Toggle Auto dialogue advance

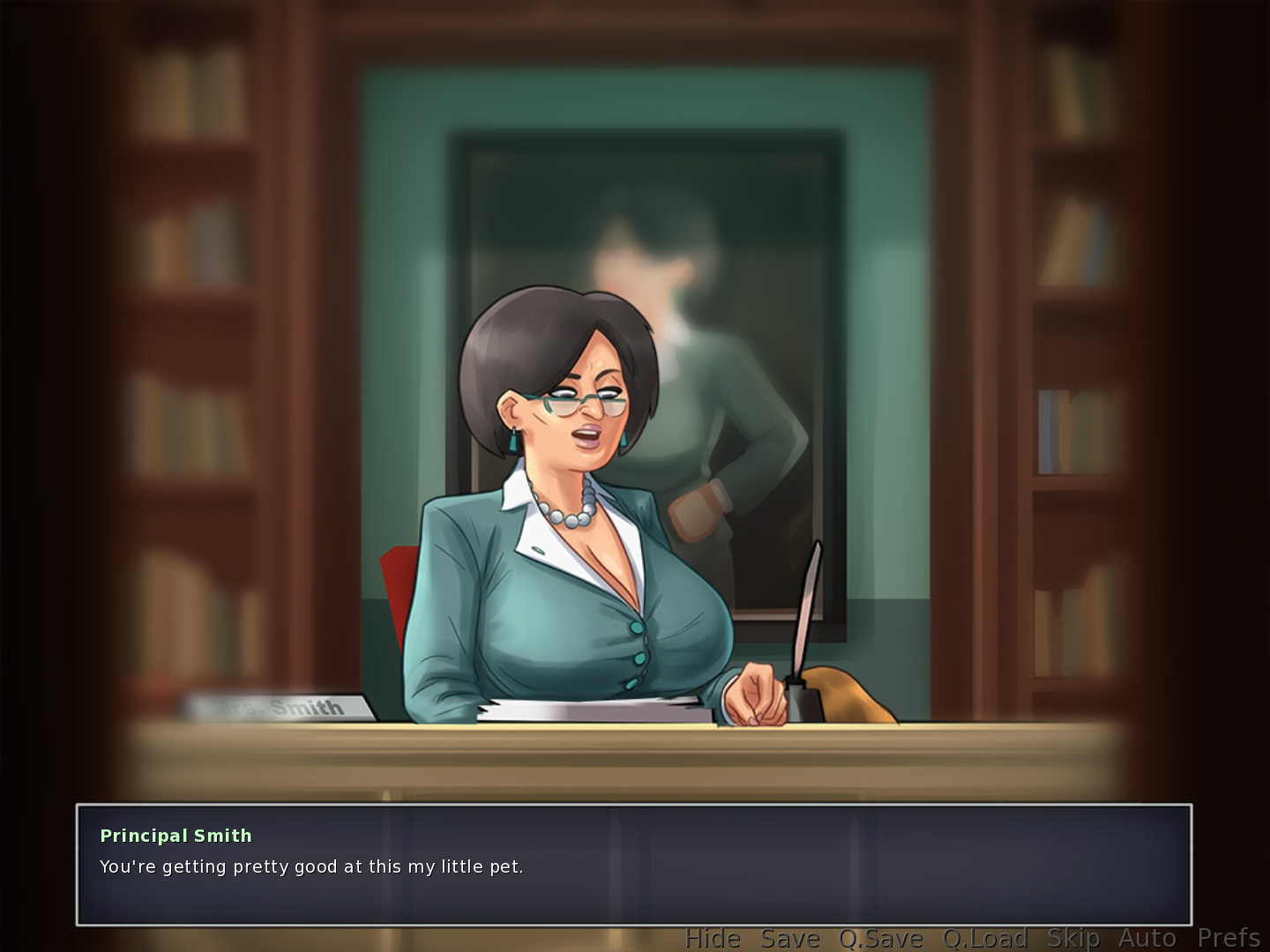click(x=1147, y=938)
